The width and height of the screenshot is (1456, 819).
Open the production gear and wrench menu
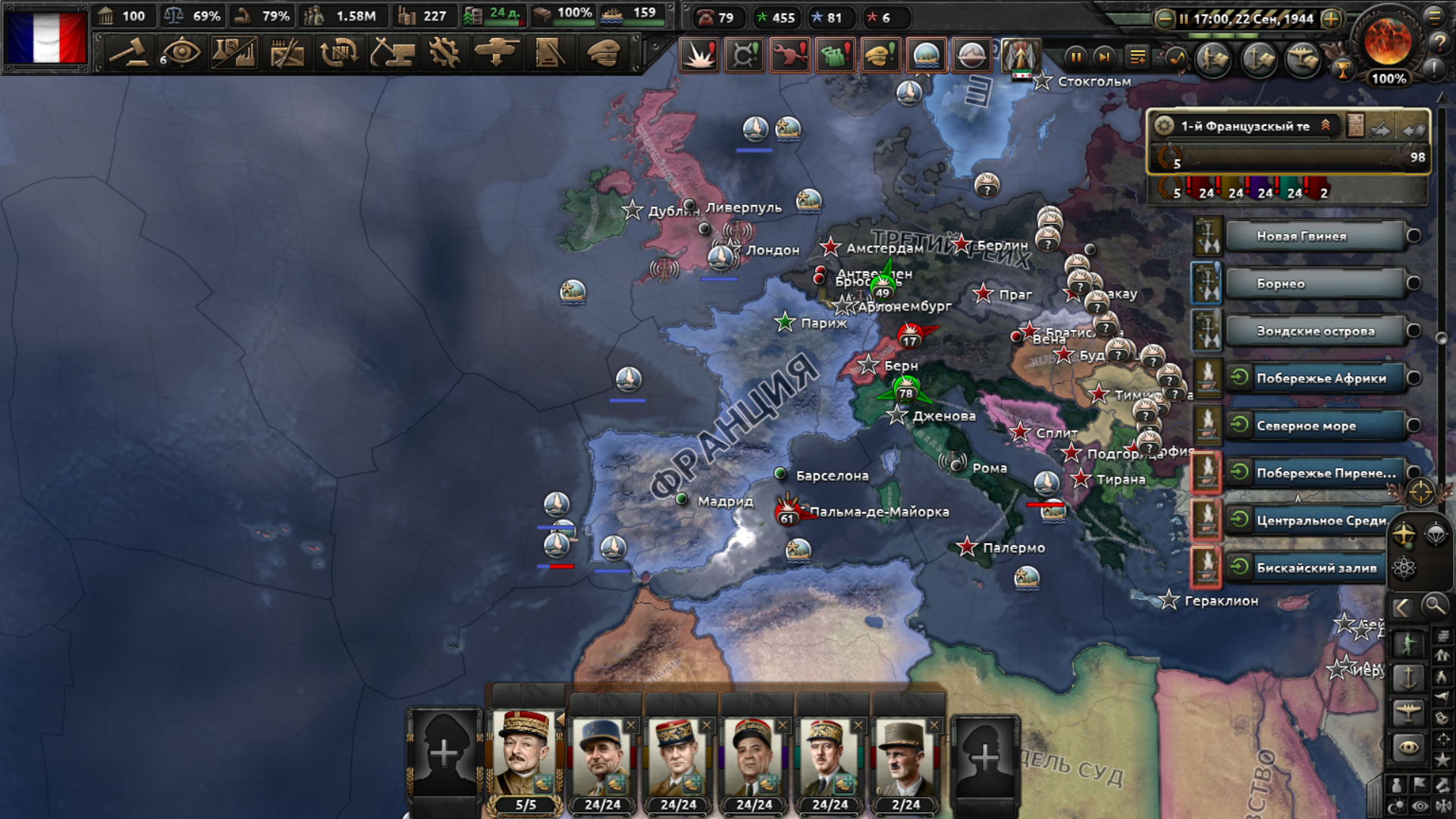click(x=444, y=53)
